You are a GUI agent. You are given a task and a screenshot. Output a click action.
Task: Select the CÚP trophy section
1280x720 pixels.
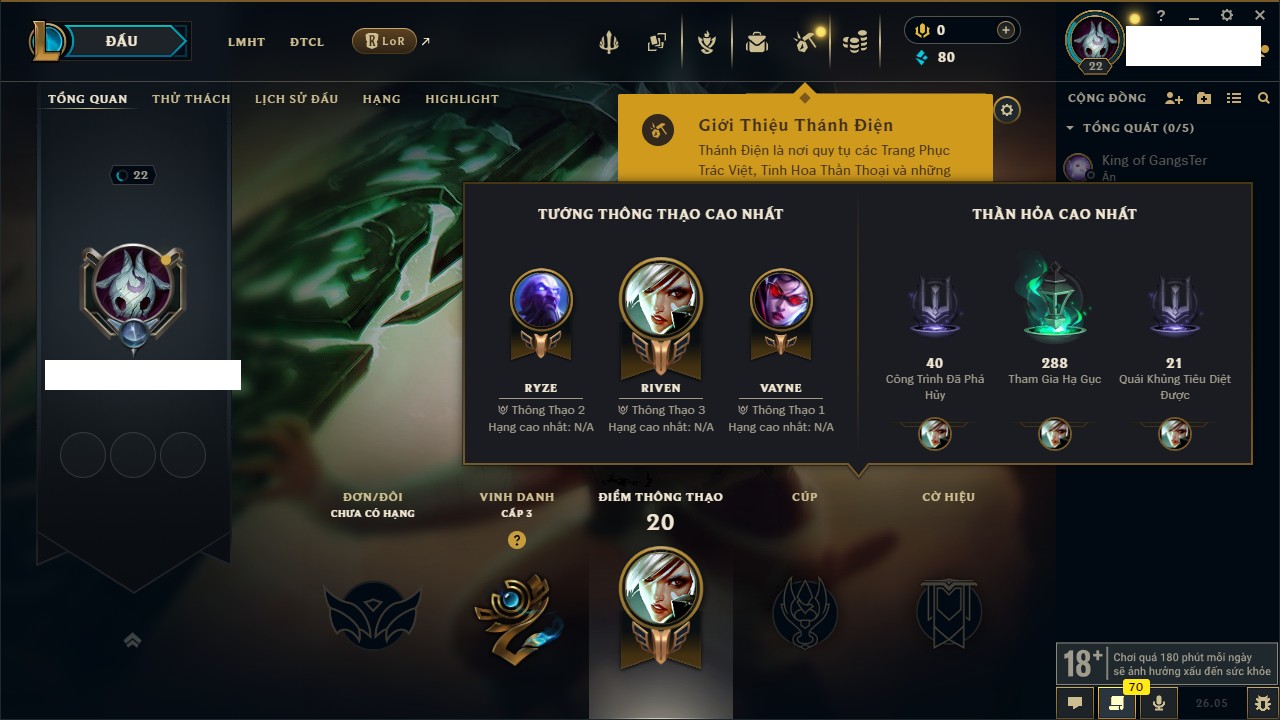(x=805, y=610)
